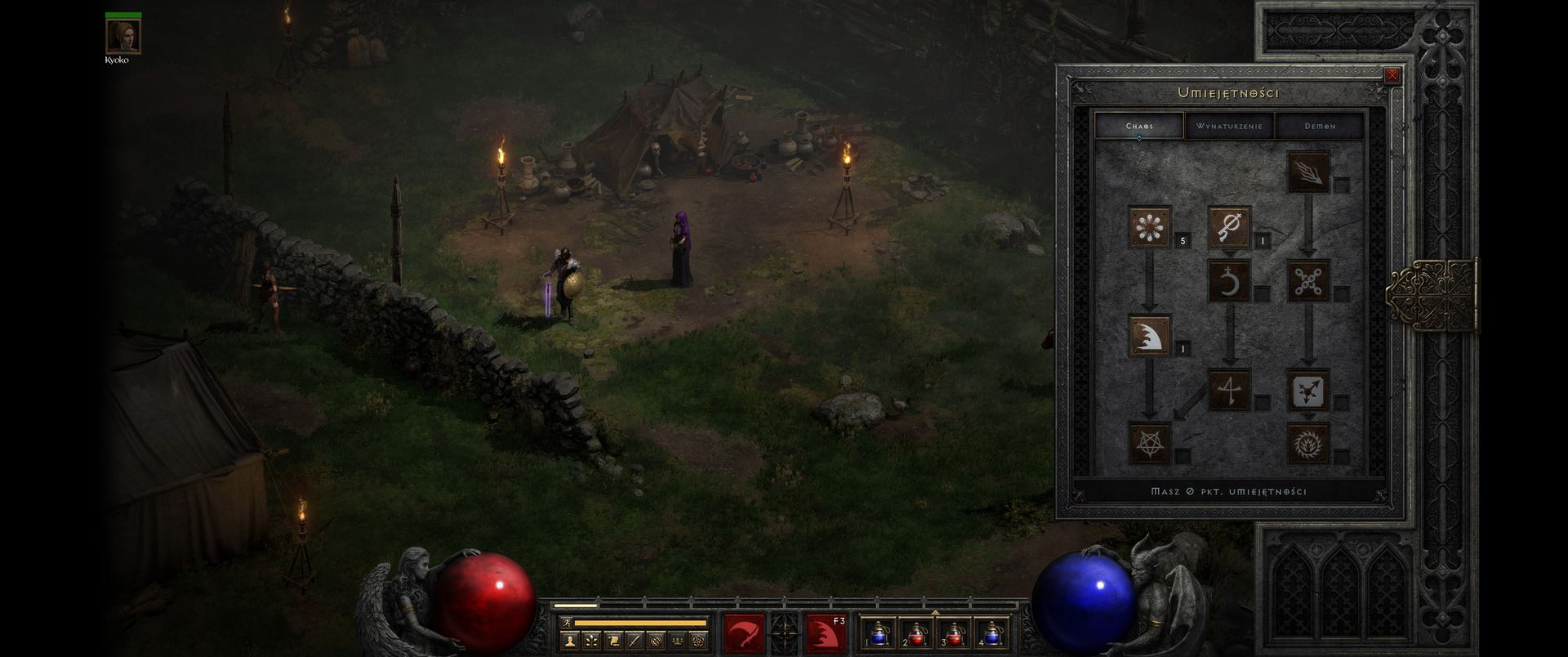
Task: Select the ring-of-dots skill at level 5
Action: coord(1150,226)
